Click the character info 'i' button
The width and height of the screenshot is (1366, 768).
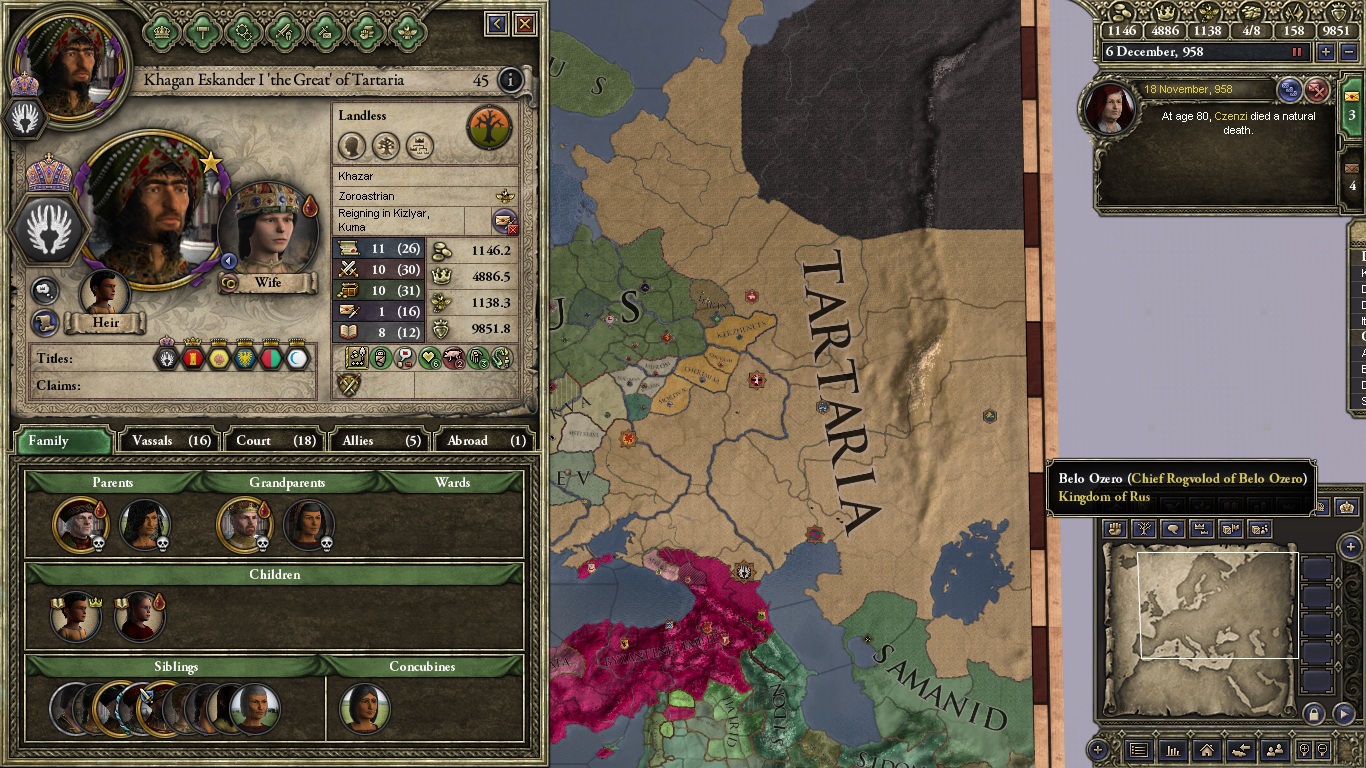[x=510, y=80]
